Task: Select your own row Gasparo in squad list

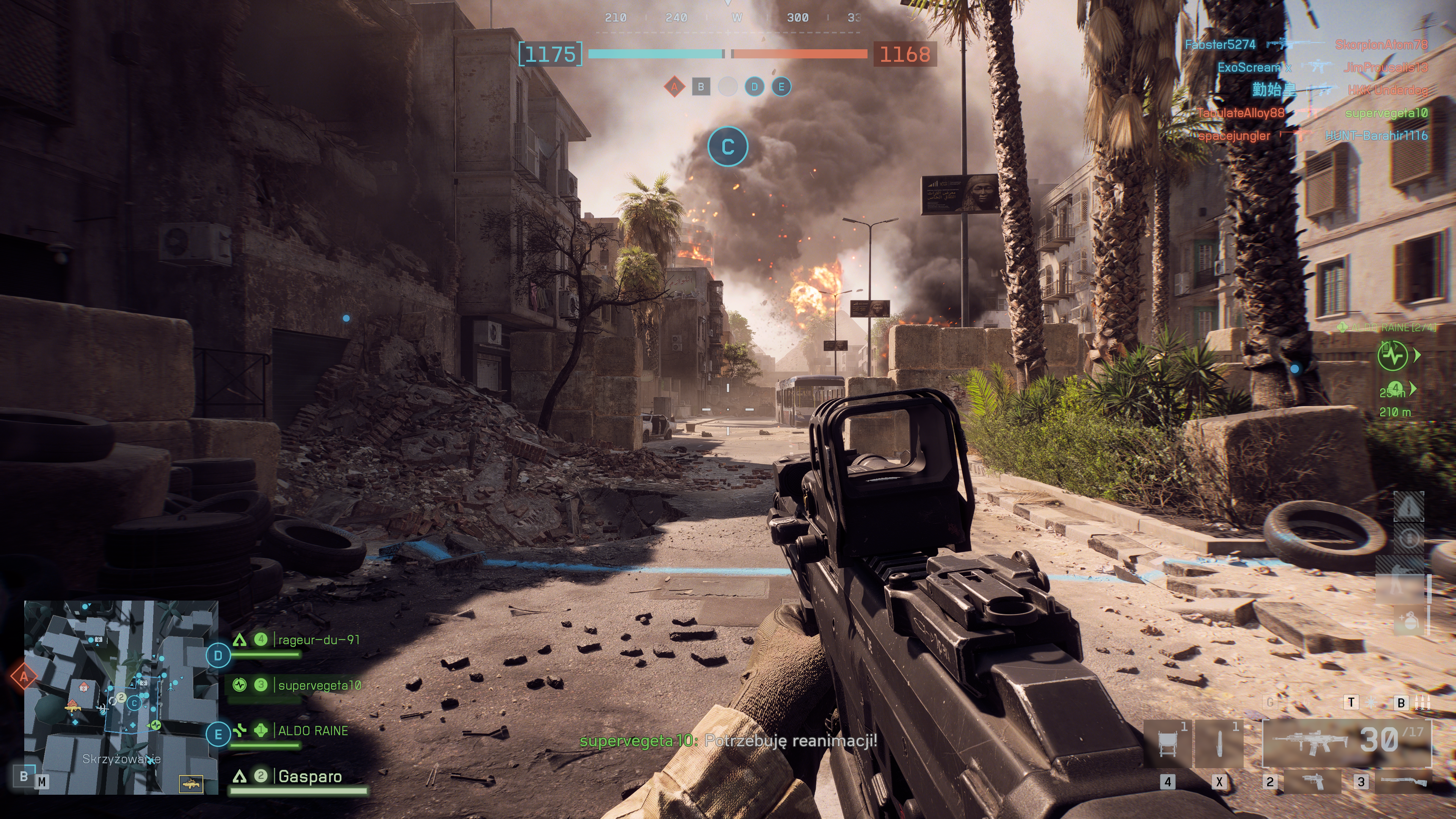Action: tap(310, 777)
